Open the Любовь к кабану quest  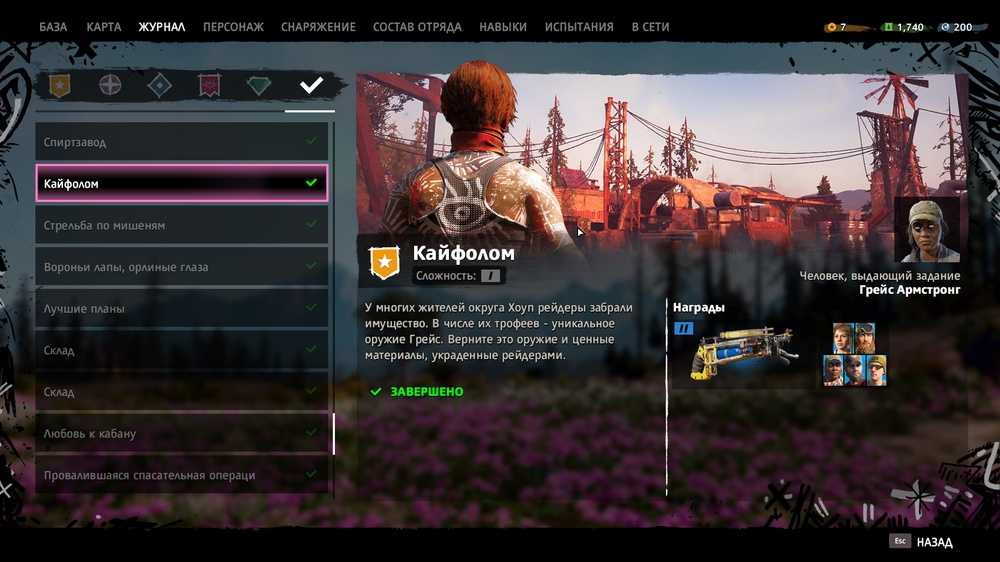(181, 434)
